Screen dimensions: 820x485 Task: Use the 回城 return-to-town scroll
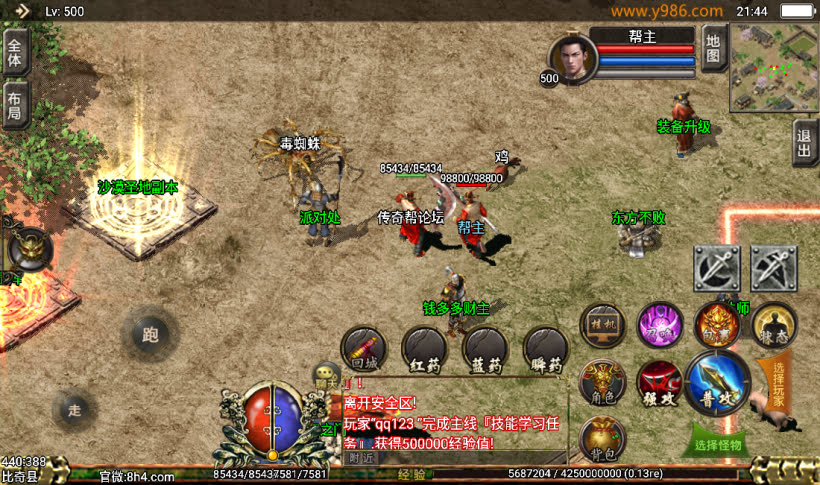click(x=363, y=350)
